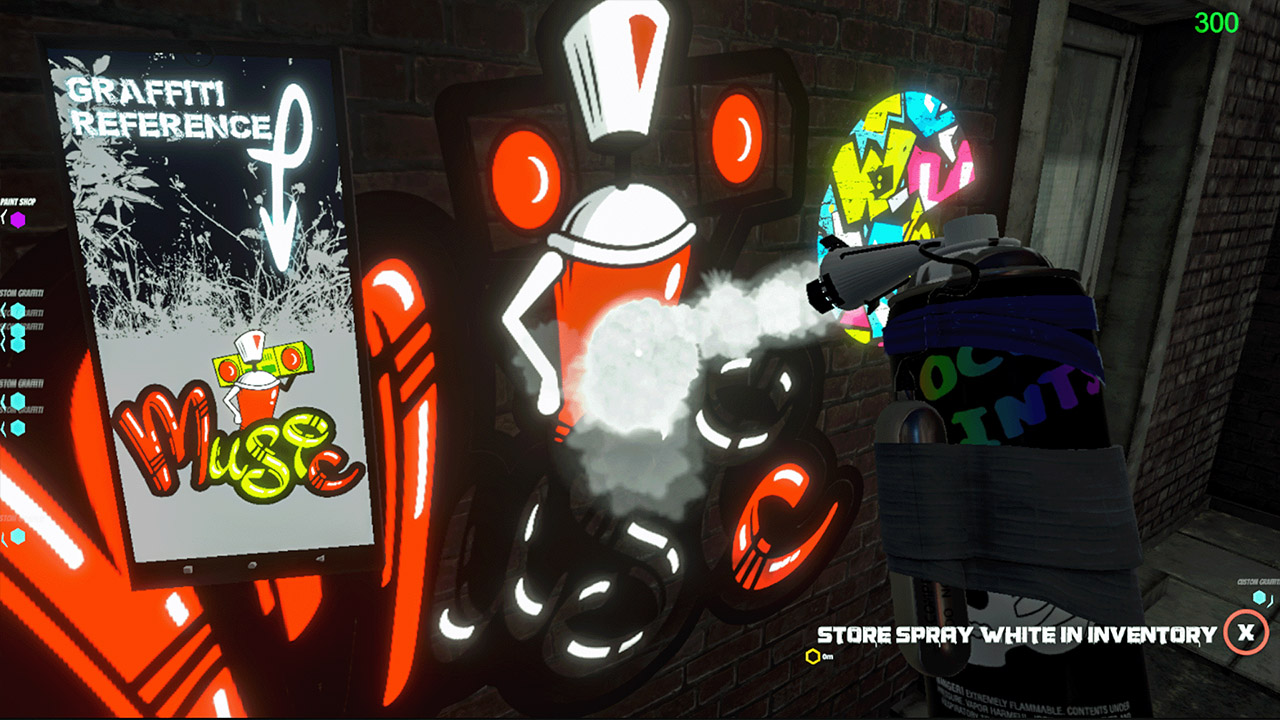
Task: Expand the bottom-right Custom Graffiti chevron
Action: click(1270, 600)
